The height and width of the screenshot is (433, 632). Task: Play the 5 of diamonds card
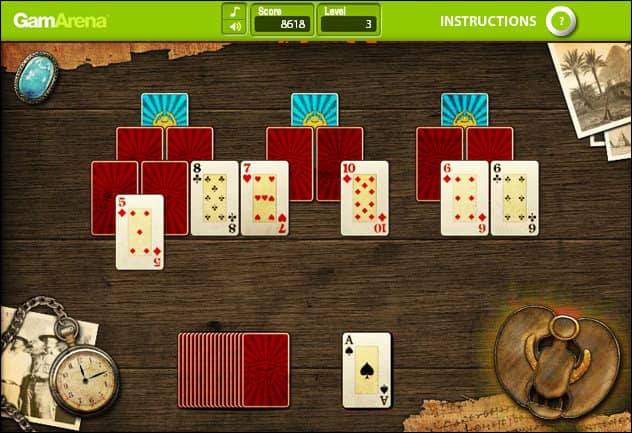coord(139,232)
